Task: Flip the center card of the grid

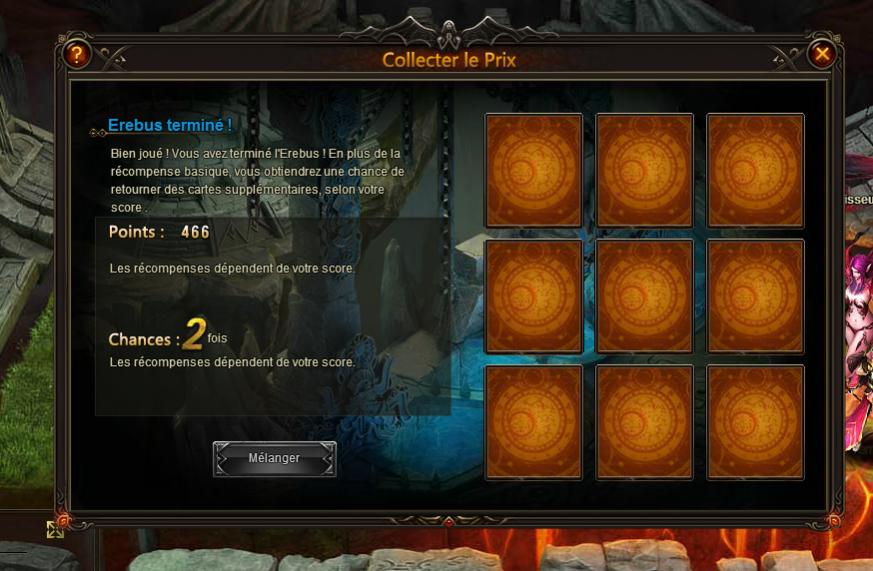Action: [x=644, y=297]
